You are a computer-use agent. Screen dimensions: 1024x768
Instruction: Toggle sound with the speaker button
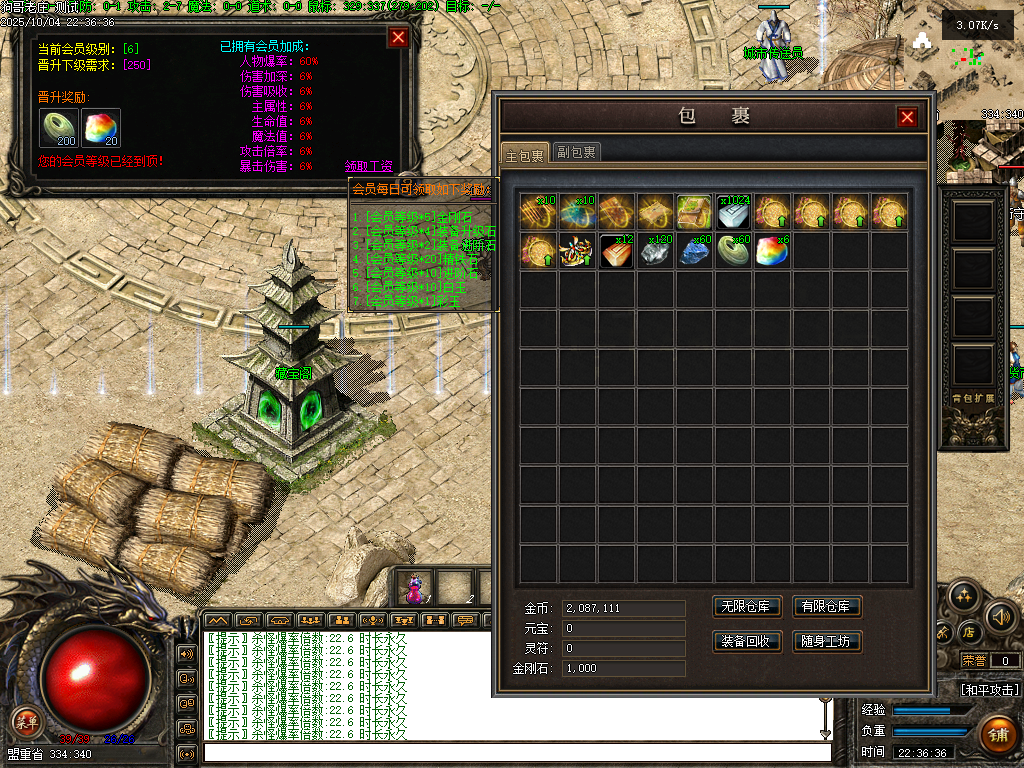(1001, 617)
